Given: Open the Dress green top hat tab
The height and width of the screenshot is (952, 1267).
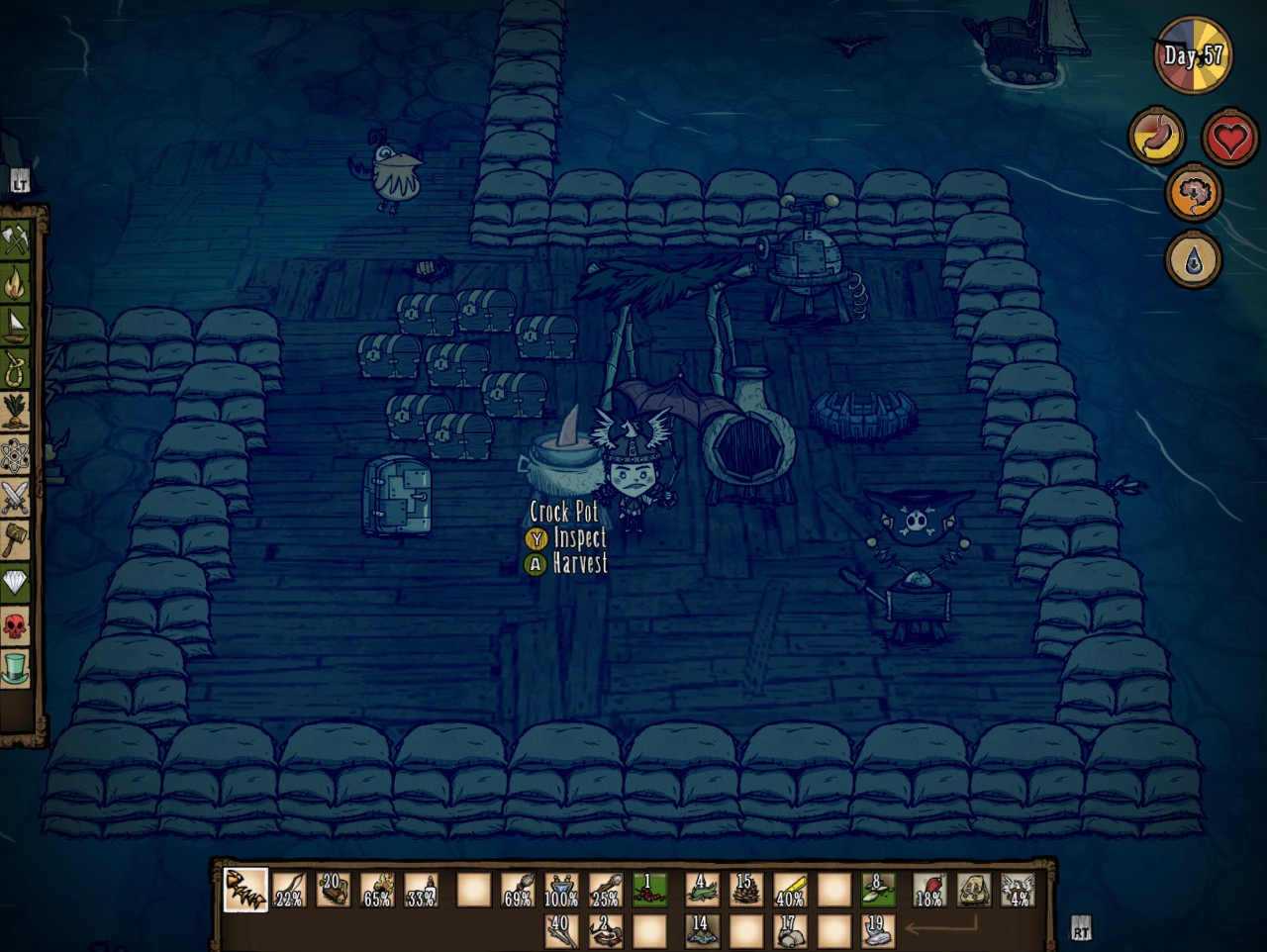Looking at the screenshot, I should coord(16,669).
